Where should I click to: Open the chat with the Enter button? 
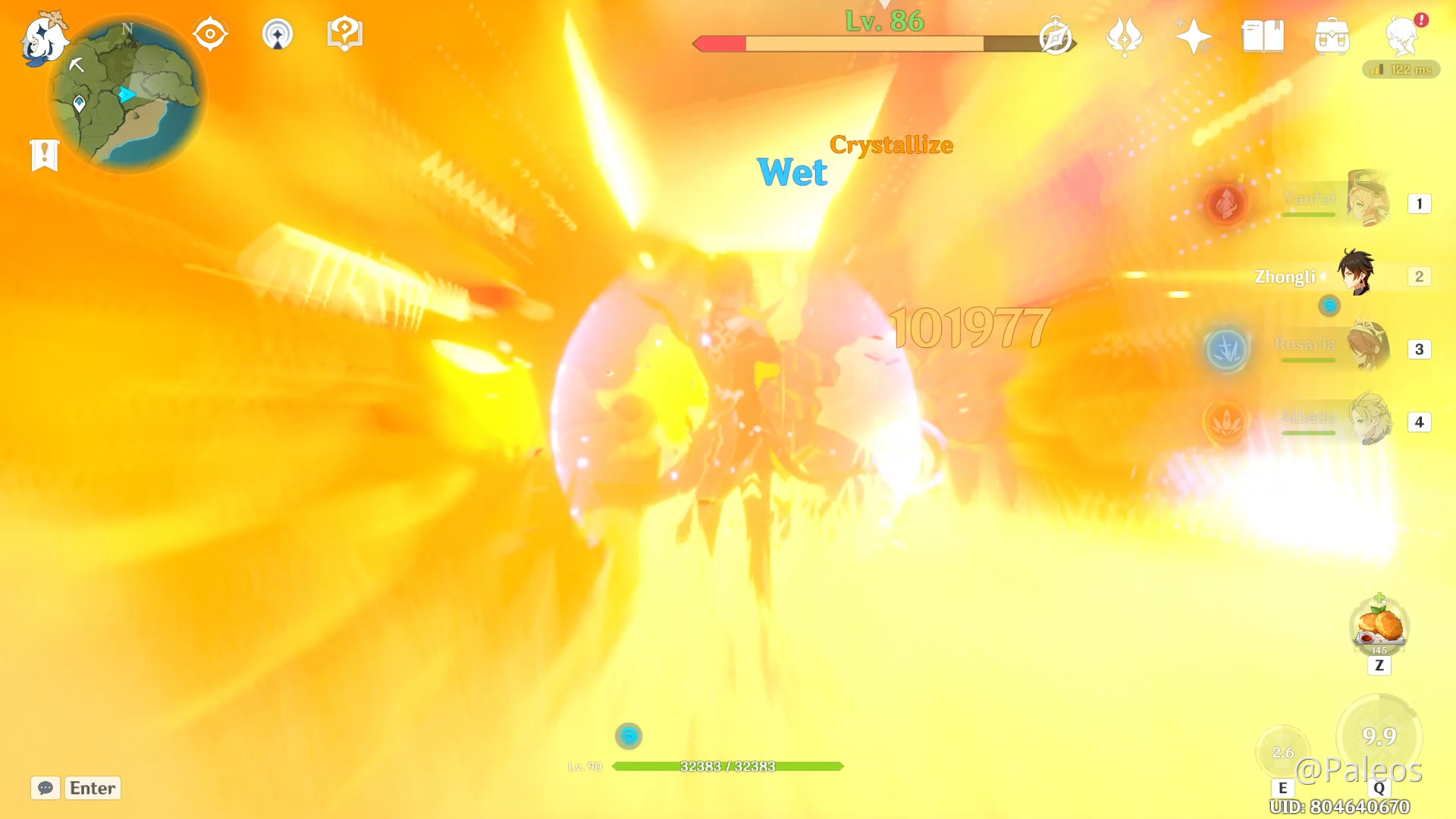(93, 788)
